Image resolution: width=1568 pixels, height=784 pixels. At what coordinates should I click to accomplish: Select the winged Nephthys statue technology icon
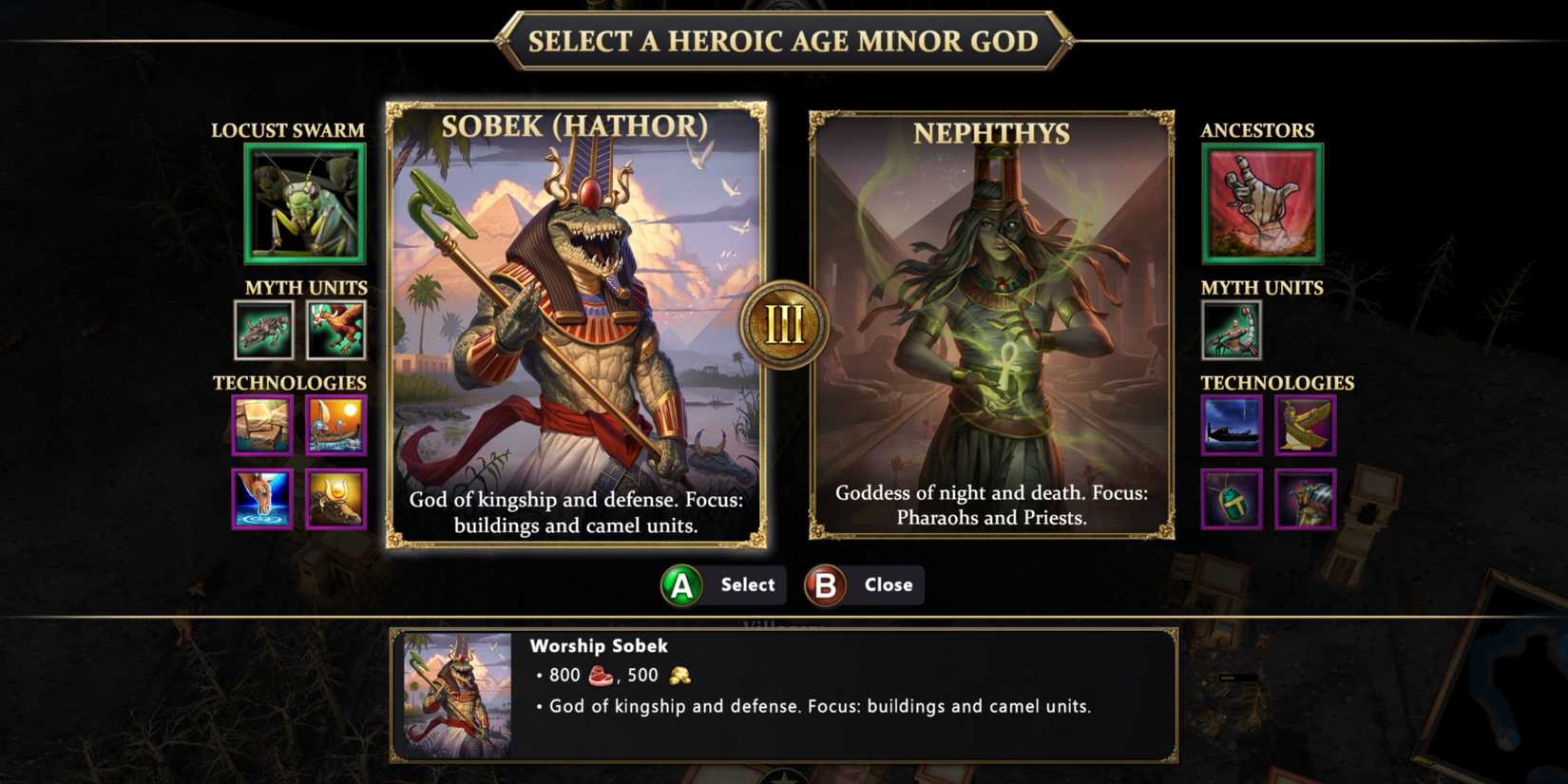pyautogui.click(x=1307, y=425)
